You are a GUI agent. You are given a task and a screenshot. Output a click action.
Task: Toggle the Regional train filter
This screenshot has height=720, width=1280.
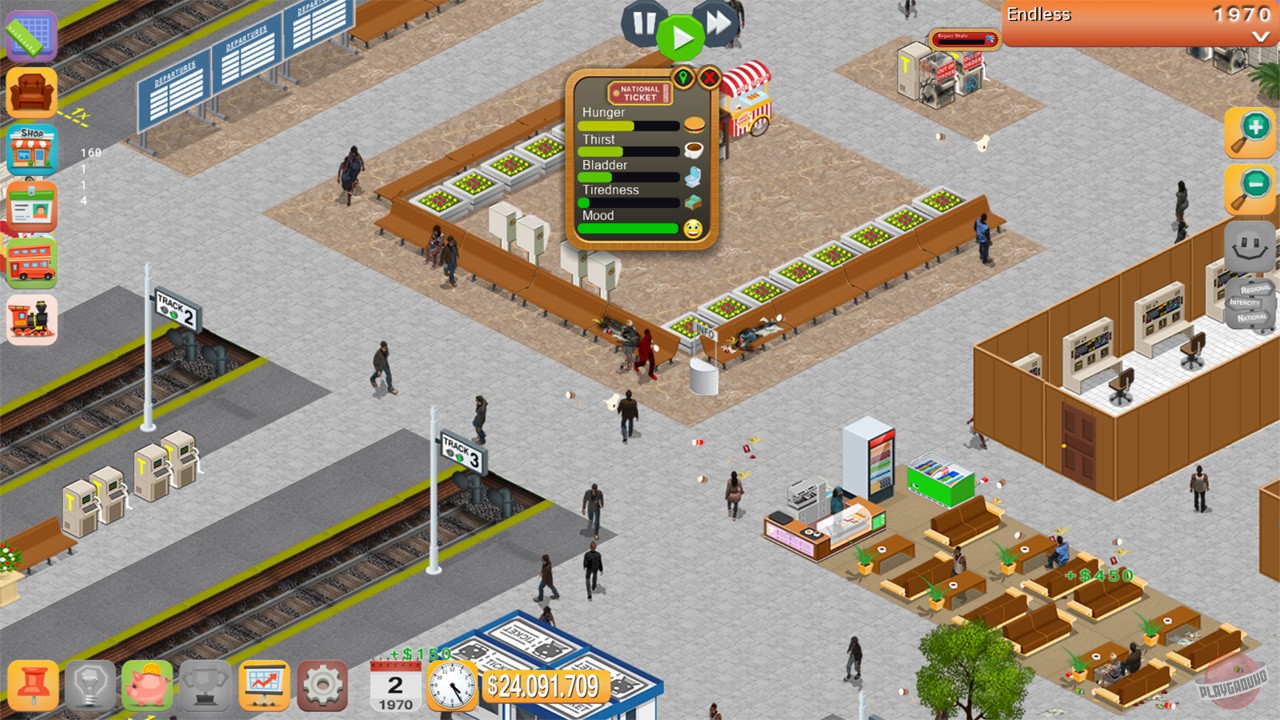[x=1254, y=288]
